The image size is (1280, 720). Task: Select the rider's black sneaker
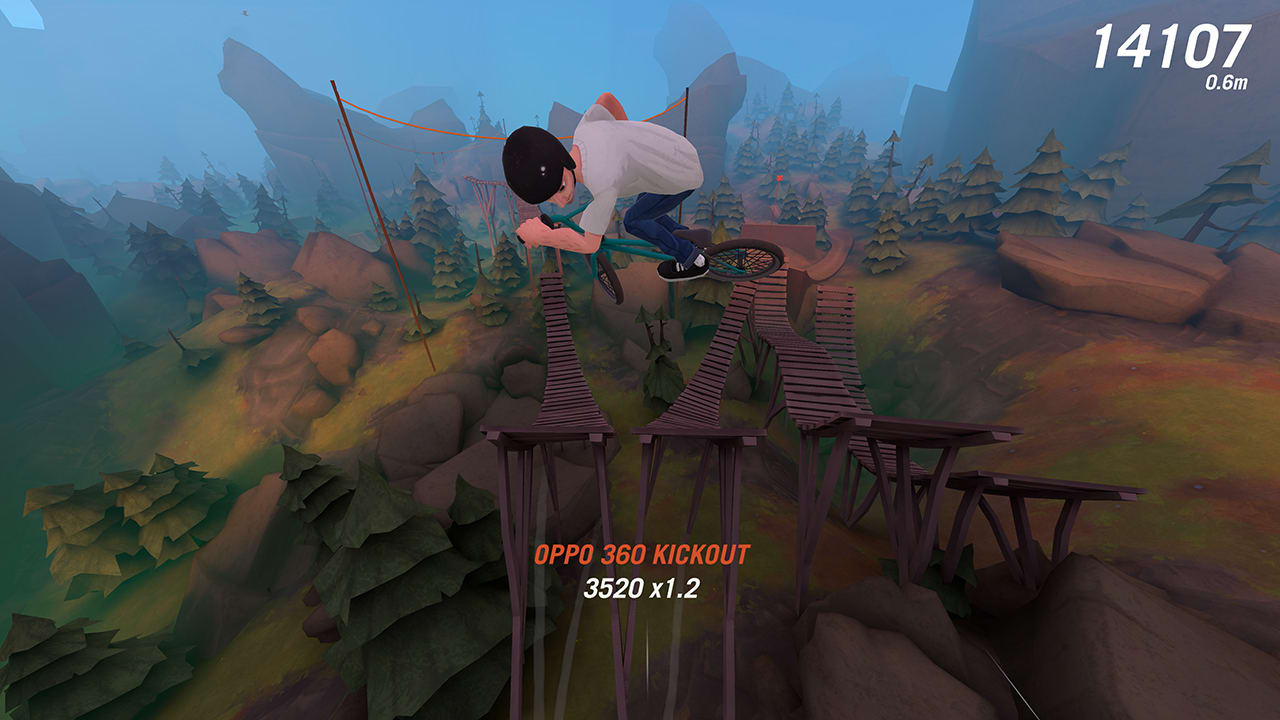(x=679, y=268)
